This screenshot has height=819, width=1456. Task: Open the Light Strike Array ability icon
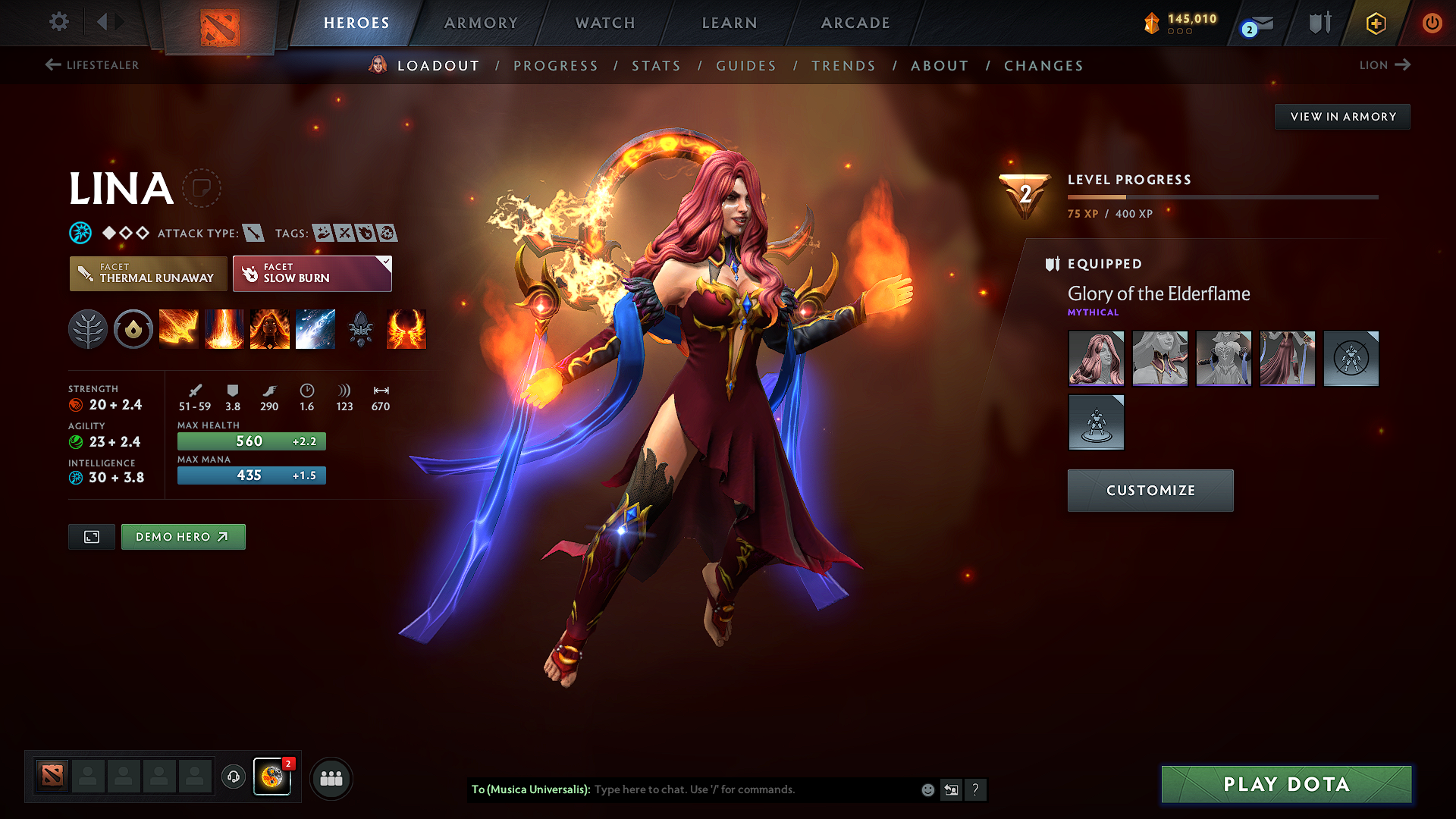pyautogui.click(x=224, y=329)
